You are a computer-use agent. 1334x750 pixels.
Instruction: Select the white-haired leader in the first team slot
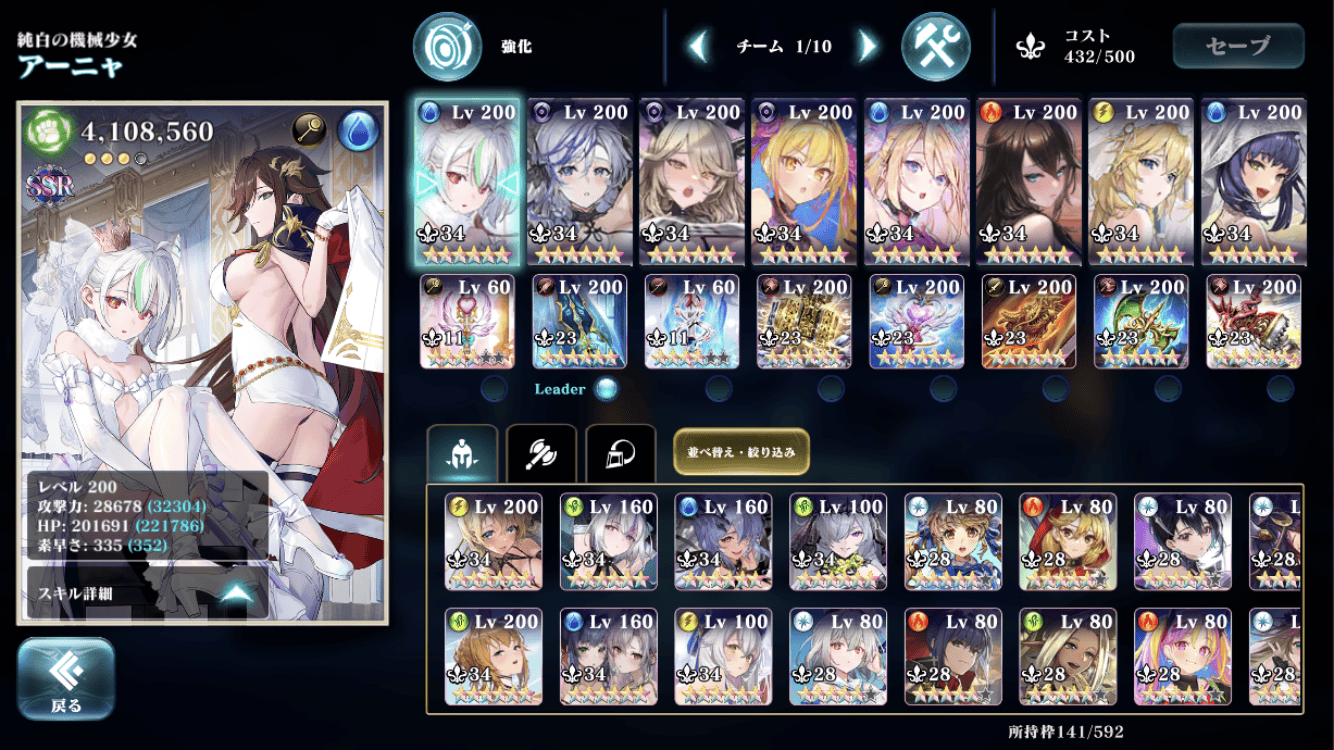pos(466,182)
